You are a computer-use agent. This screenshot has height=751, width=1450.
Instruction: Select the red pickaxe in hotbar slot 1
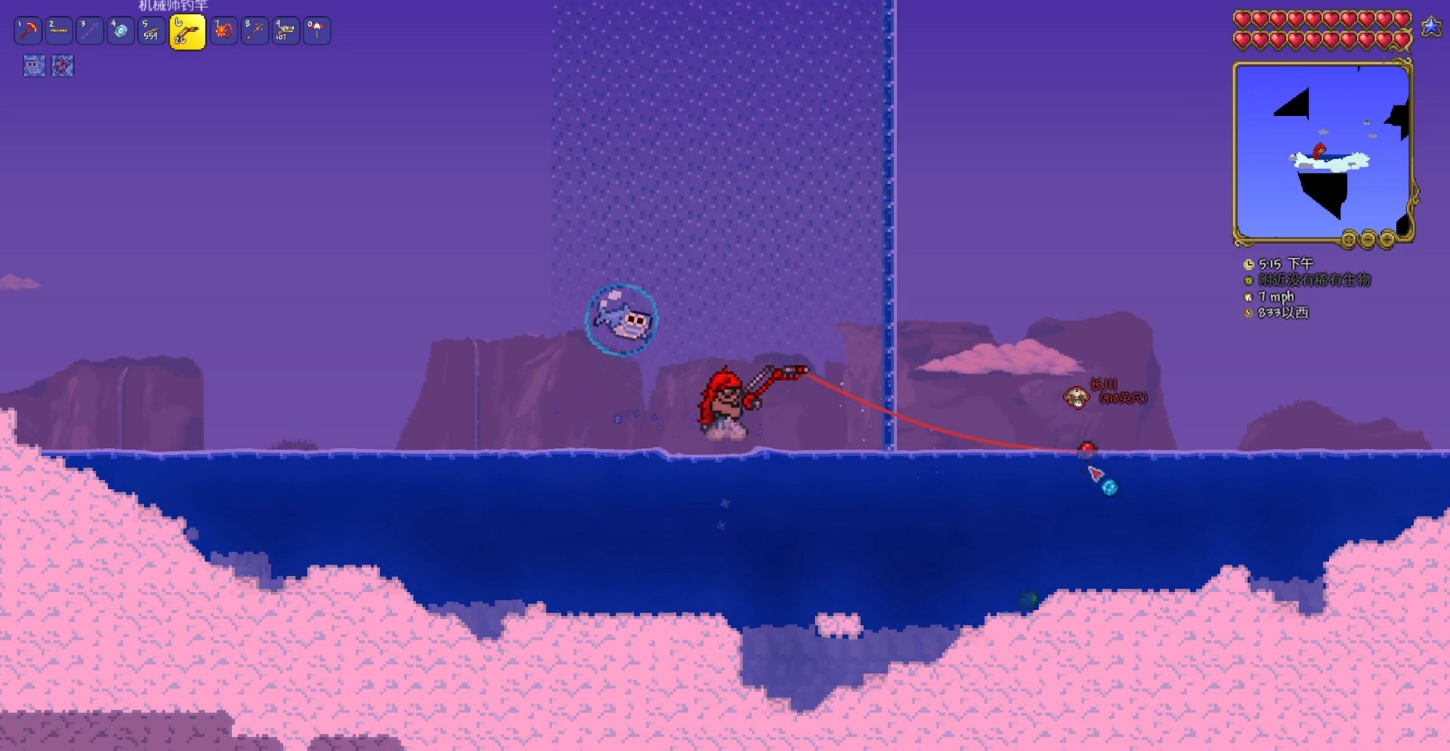pos(27,31)
